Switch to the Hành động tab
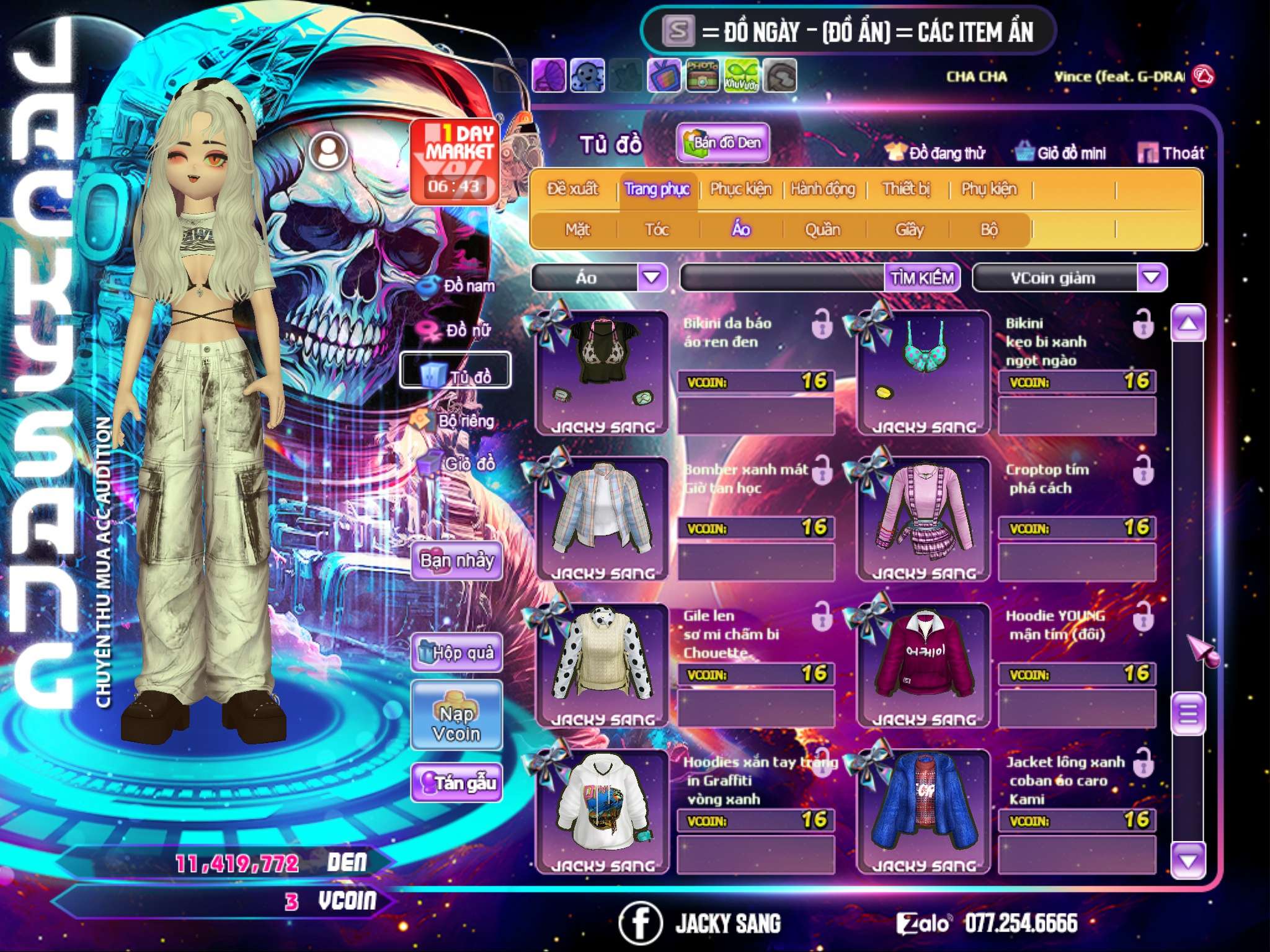Image resolution: width=1270 pixels, height=952 pixels. (823, 189)
